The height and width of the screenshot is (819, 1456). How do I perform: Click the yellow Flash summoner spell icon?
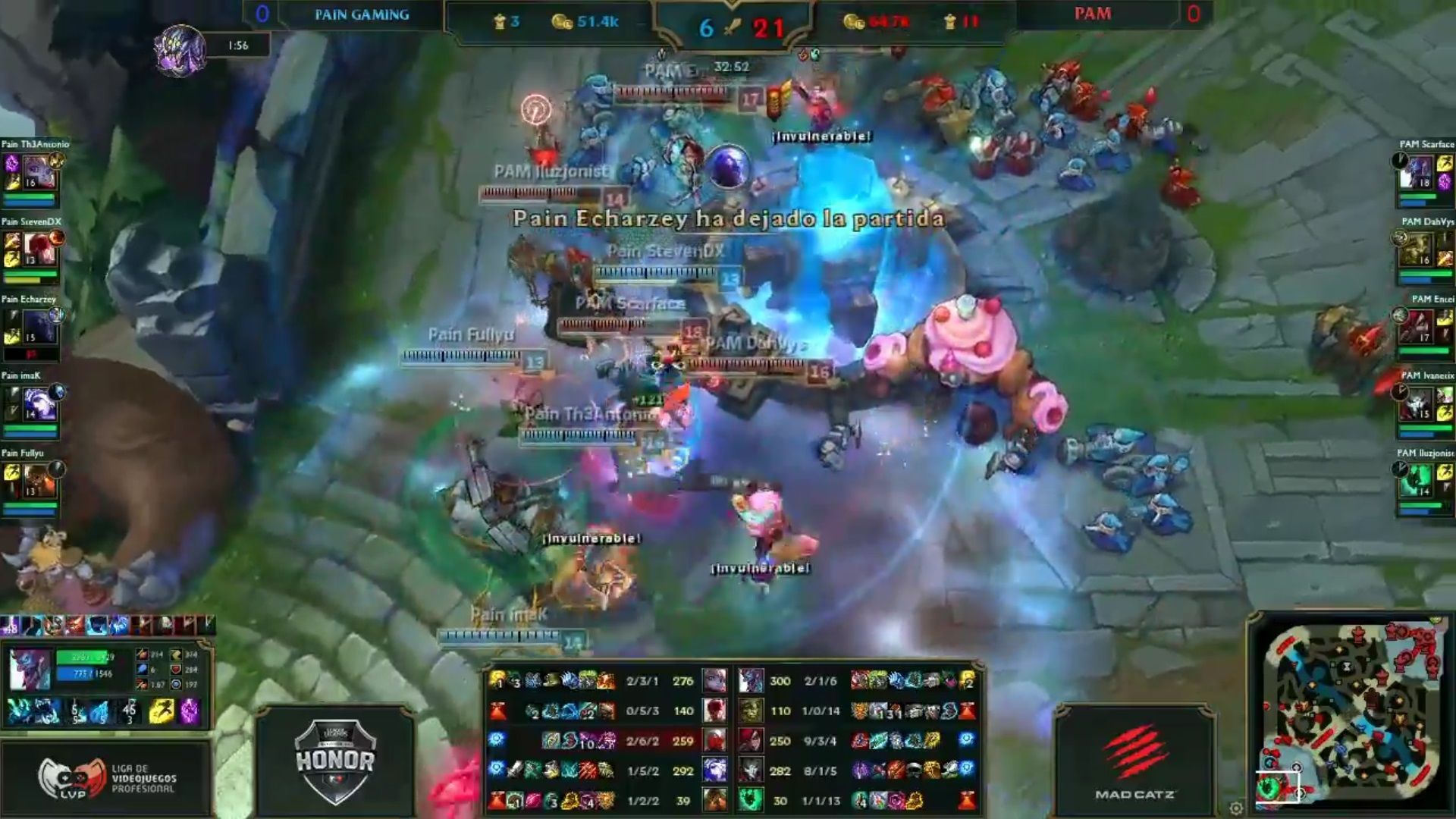161,711
